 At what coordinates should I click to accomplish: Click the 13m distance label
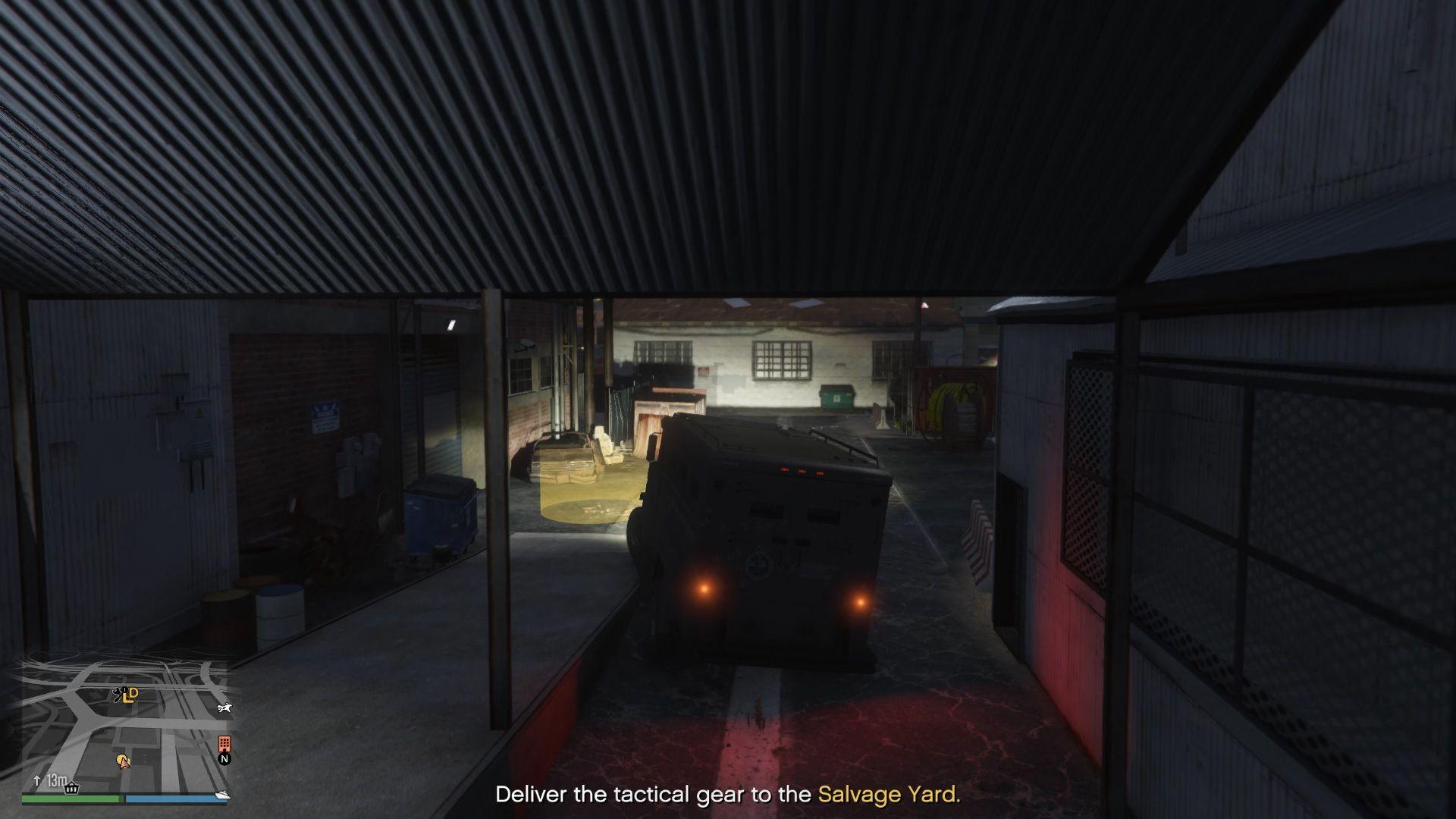[x=57, y=780]
